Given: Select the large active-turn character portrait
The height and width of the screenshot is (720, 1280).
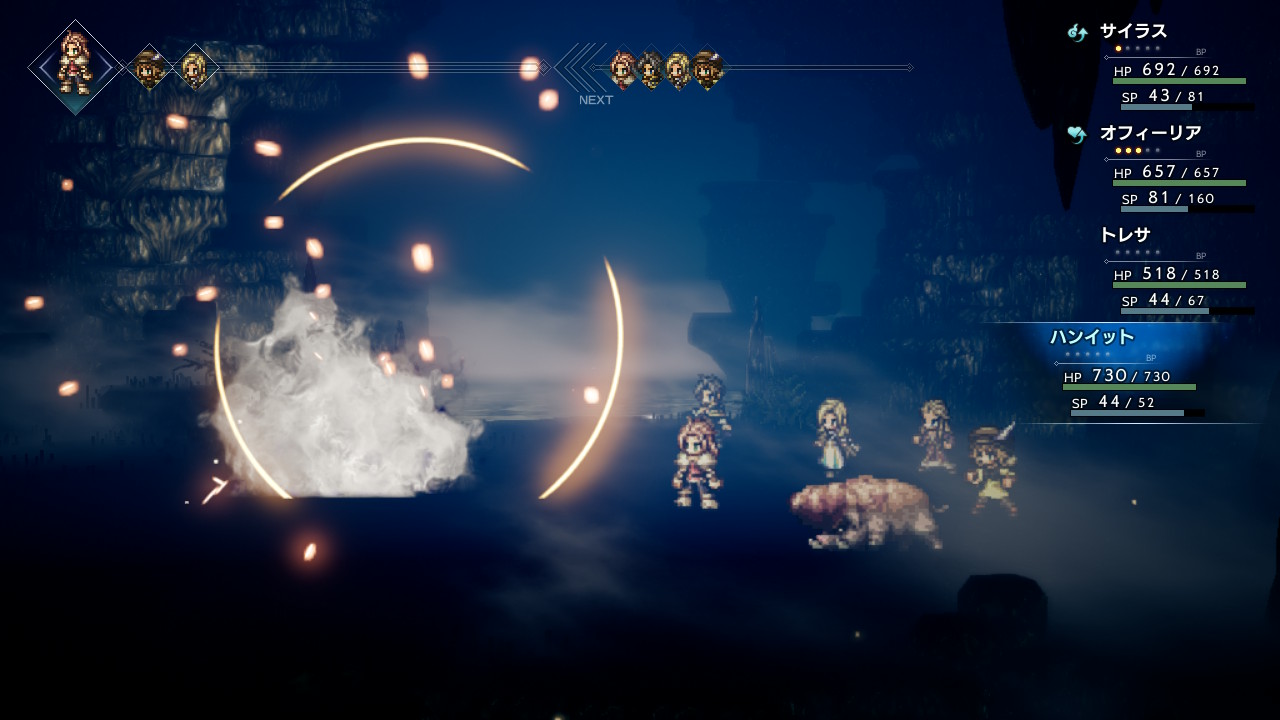Looking at the screenshot, I should 75,66.
